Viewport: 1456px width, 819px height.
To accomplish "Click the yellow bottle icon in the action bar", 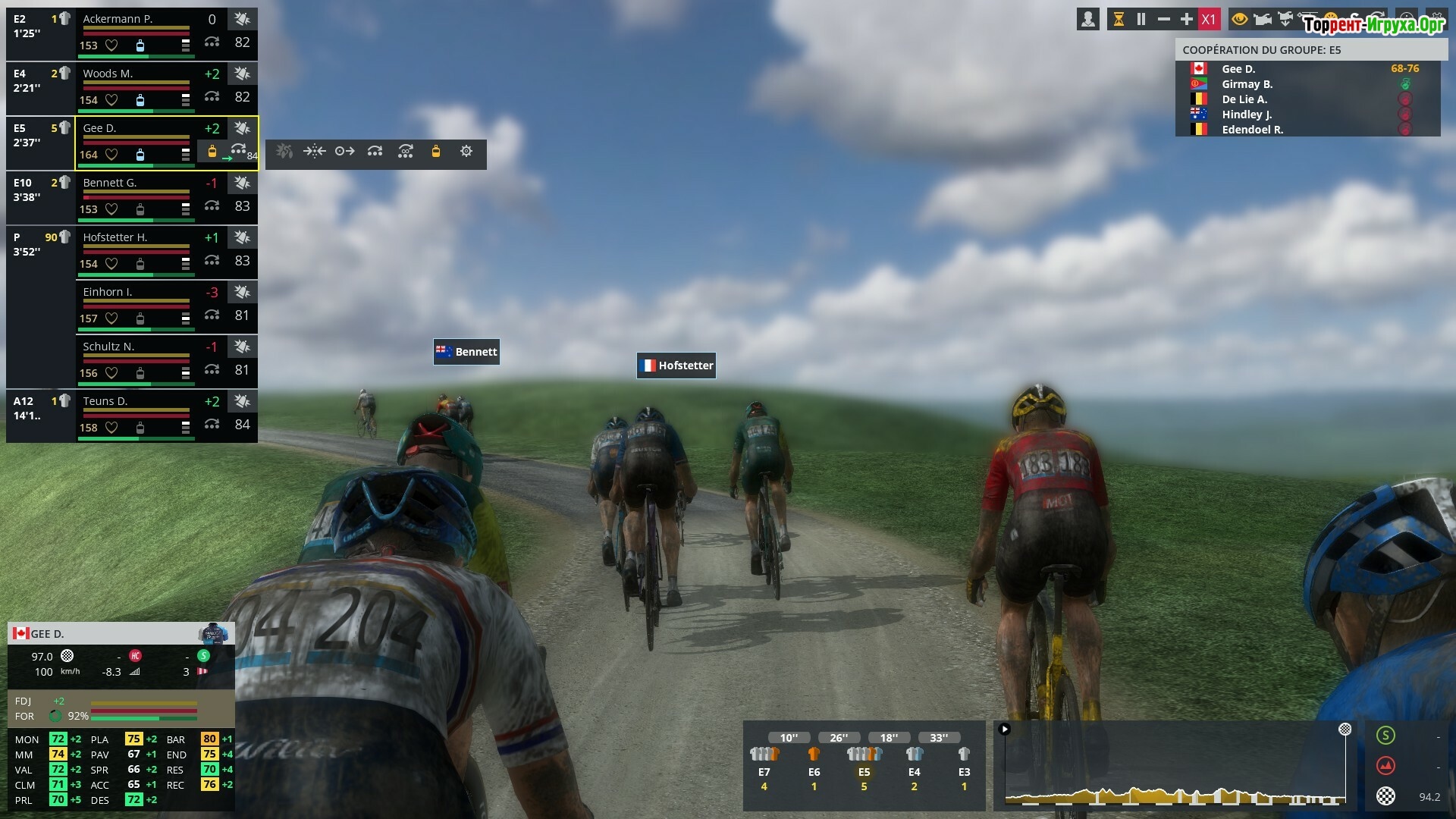I will (436, 152).
